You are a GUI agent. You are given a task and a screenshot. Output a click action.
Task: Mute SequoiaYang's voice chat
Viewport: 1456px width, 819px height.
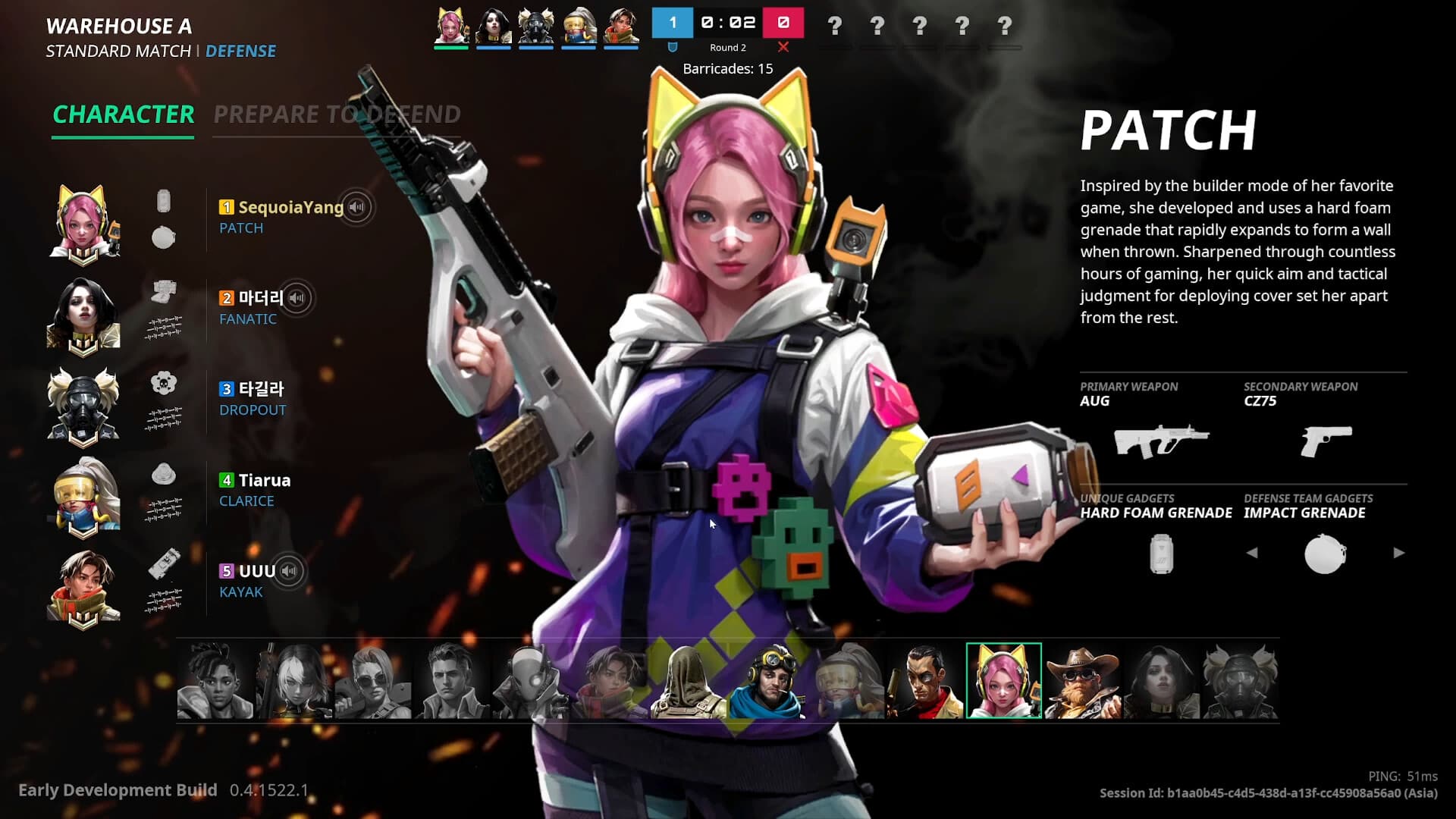click(356, 207)
